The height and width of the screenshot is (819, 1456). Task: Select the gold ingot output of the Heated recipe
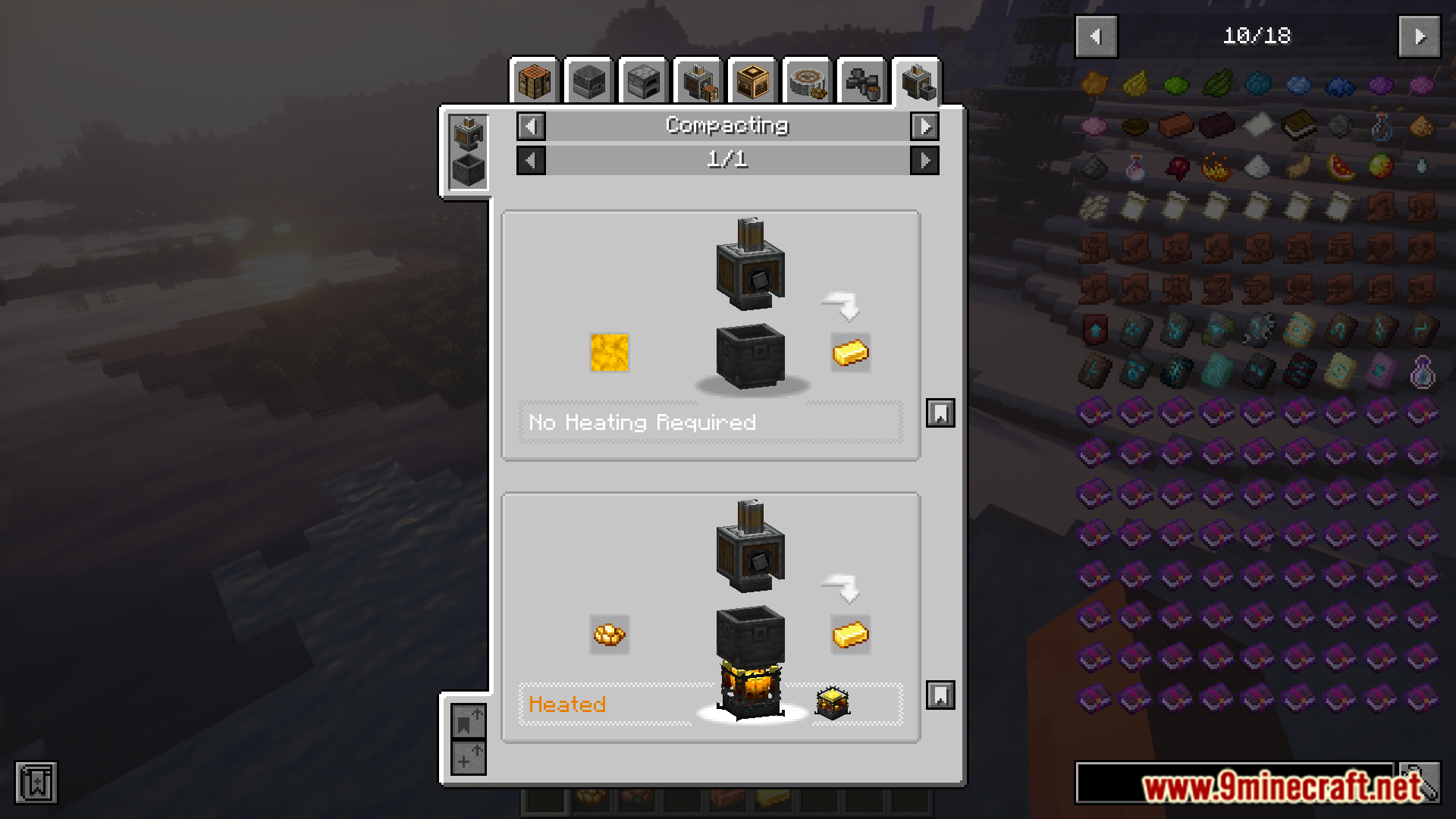point(850,635)
